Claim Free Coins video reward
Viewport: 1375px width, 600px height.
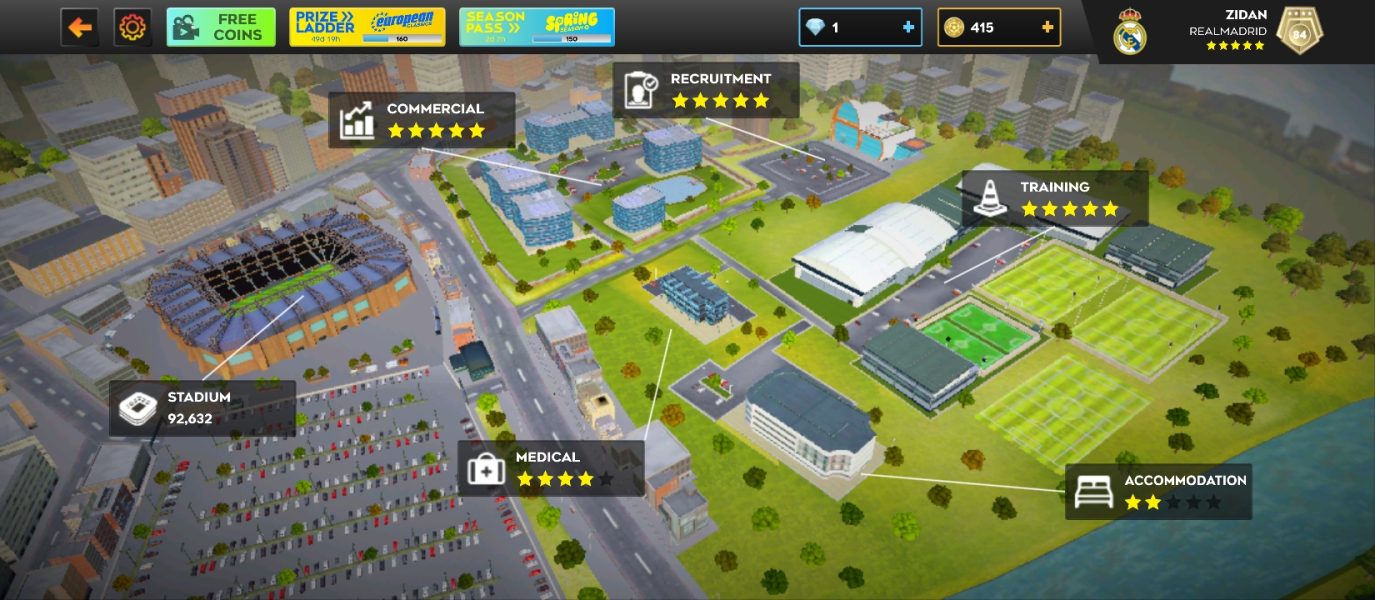221,27
